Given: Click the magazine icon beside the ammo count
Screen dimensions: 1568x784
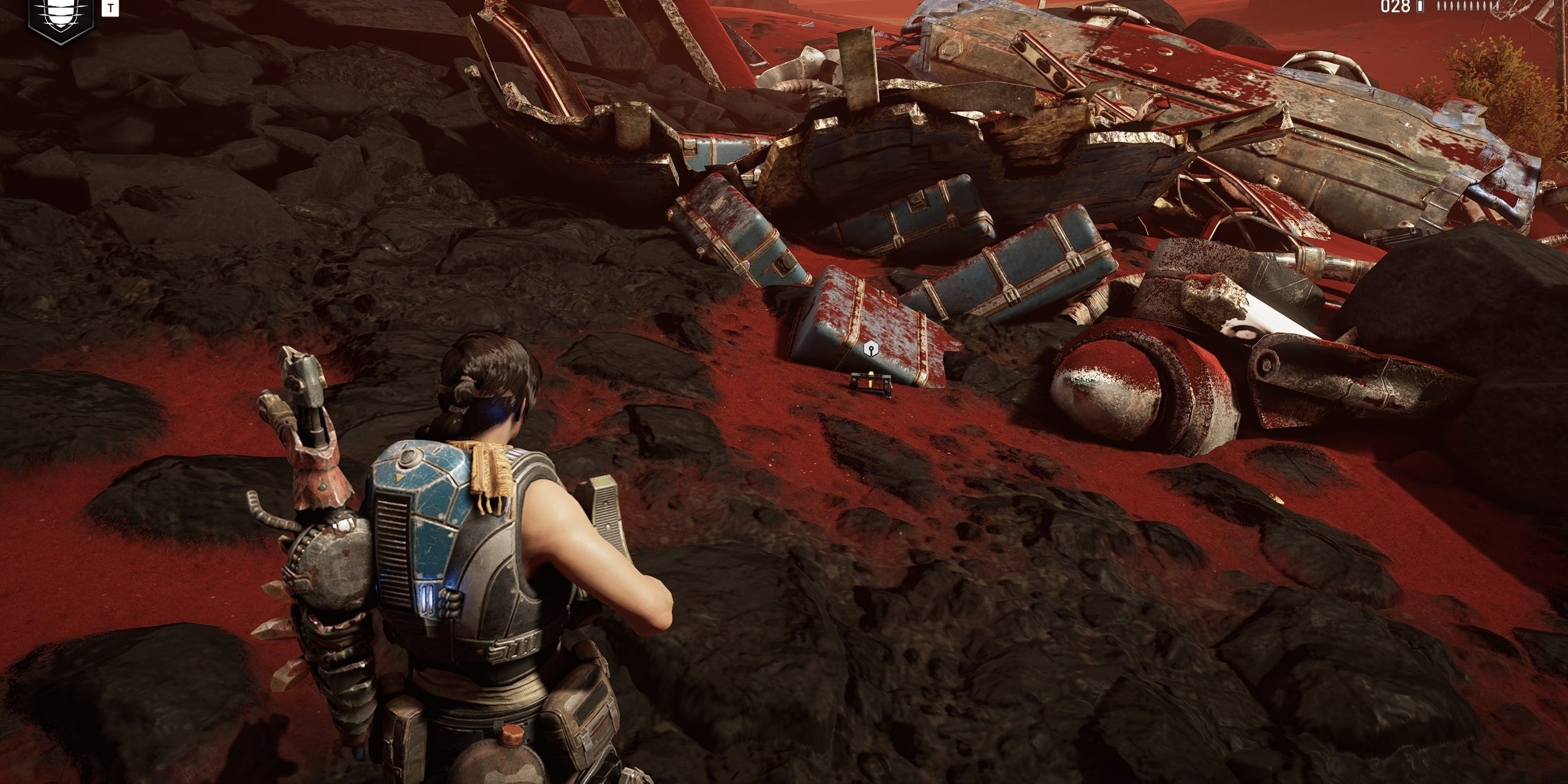Looking at the screenshot, I should click(1420, 7).
